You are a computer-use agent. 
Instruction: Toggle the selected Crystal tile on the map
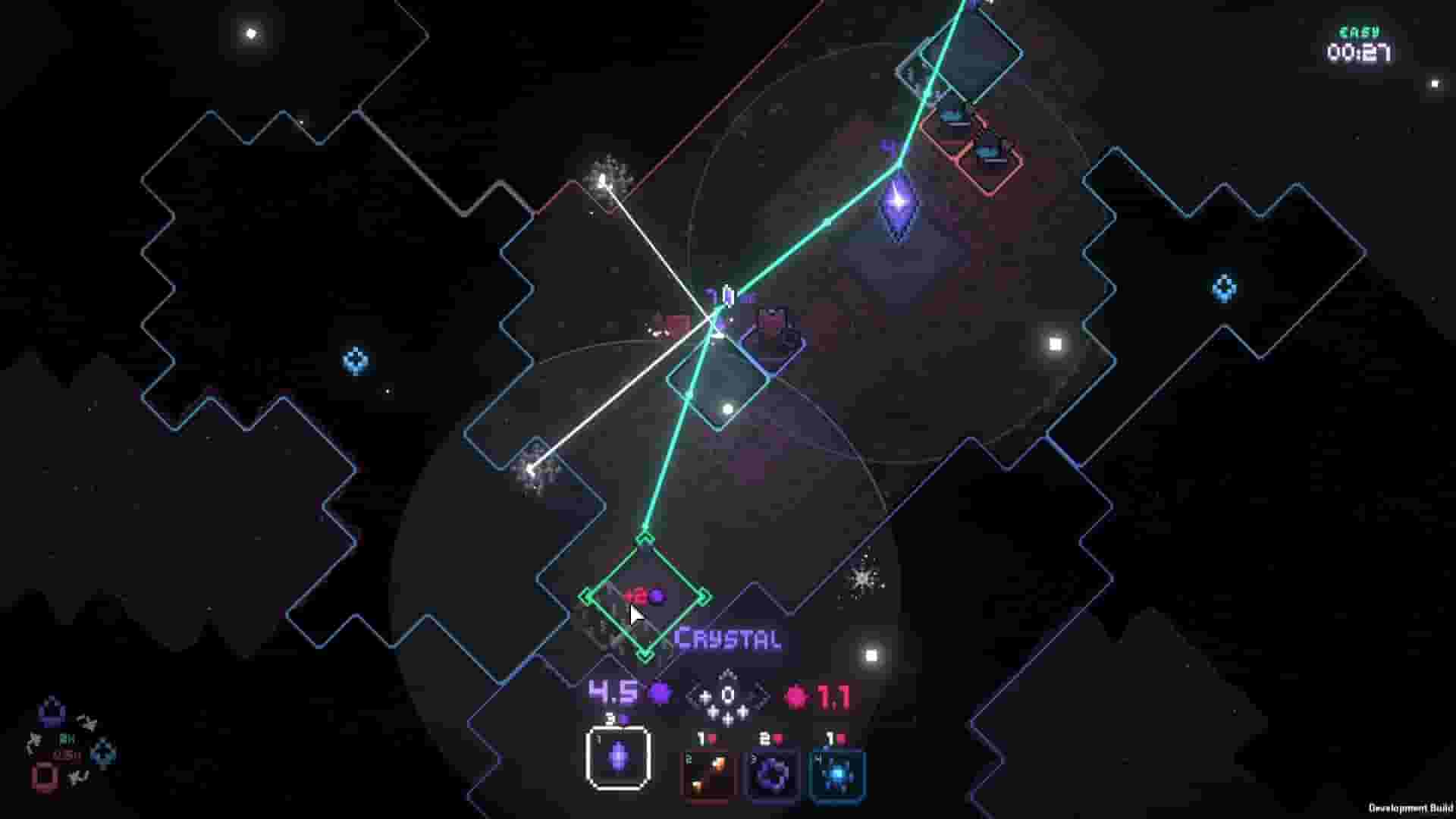(646, 607)
